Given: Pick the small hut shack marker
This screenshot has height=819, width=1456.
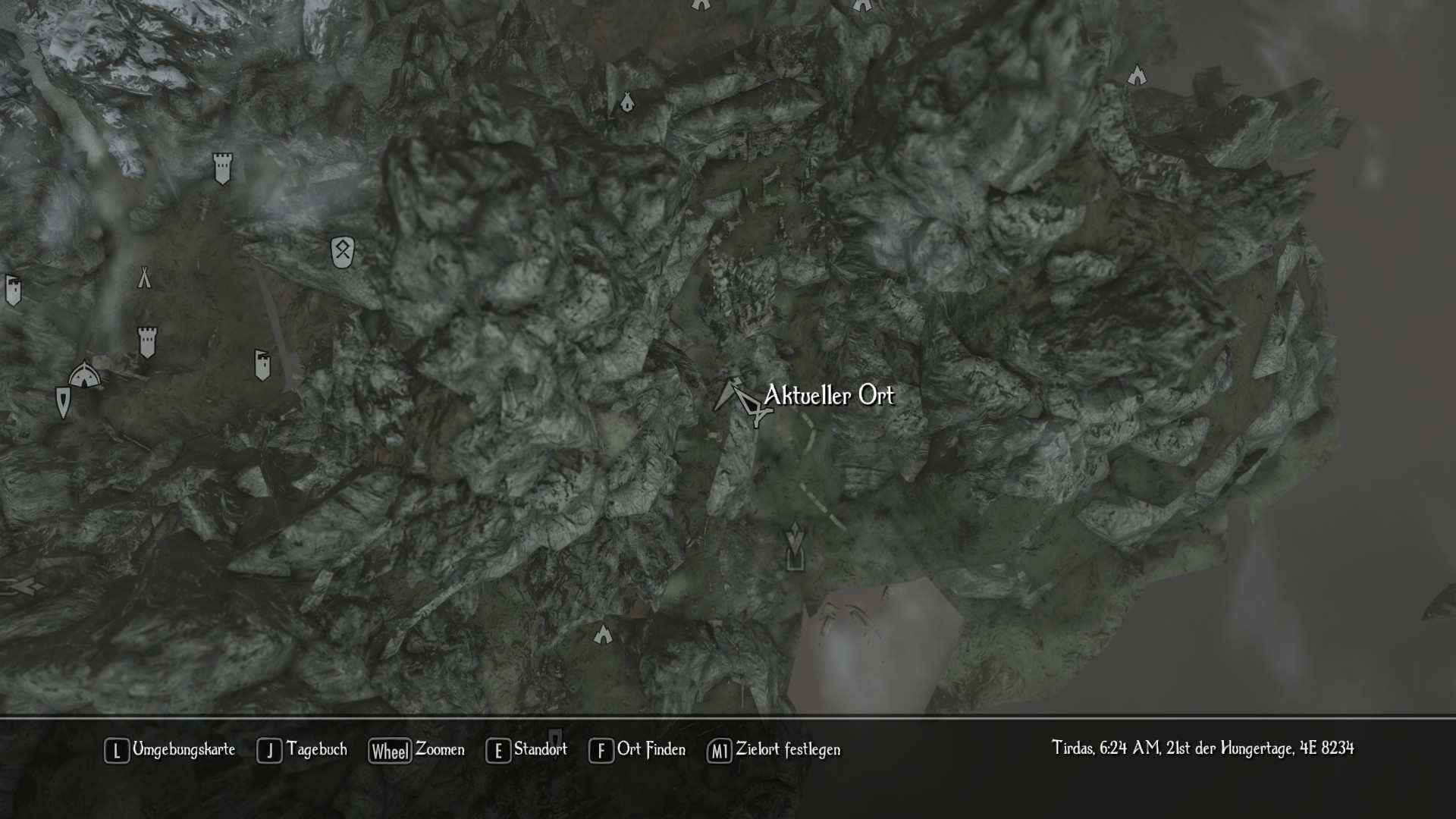Looking at the screenshot, I should pos(627,102).
